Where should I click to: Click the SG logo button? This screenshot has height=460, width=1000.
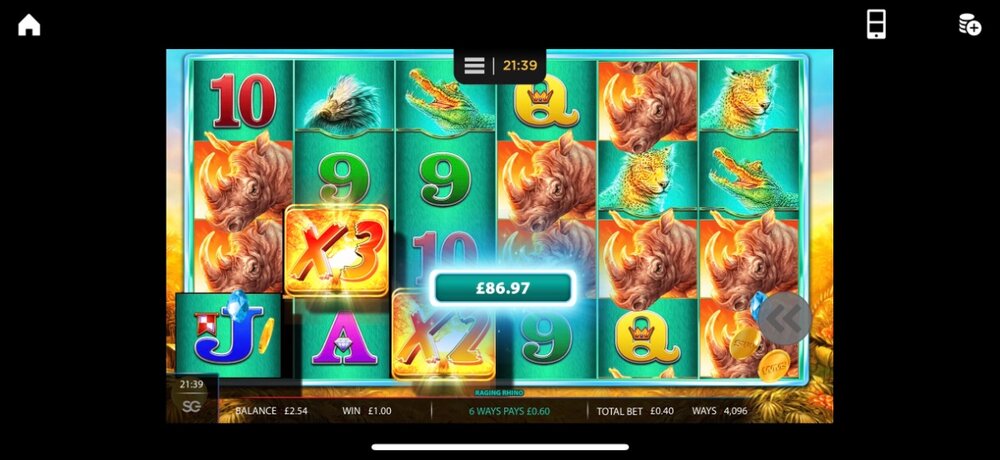[191, 406]
